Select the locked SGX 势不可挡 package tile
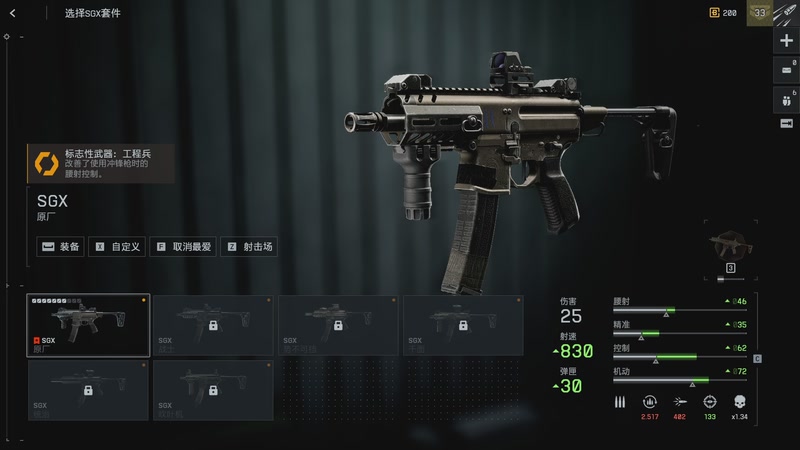The image size is (800, 450). (339, 325)
